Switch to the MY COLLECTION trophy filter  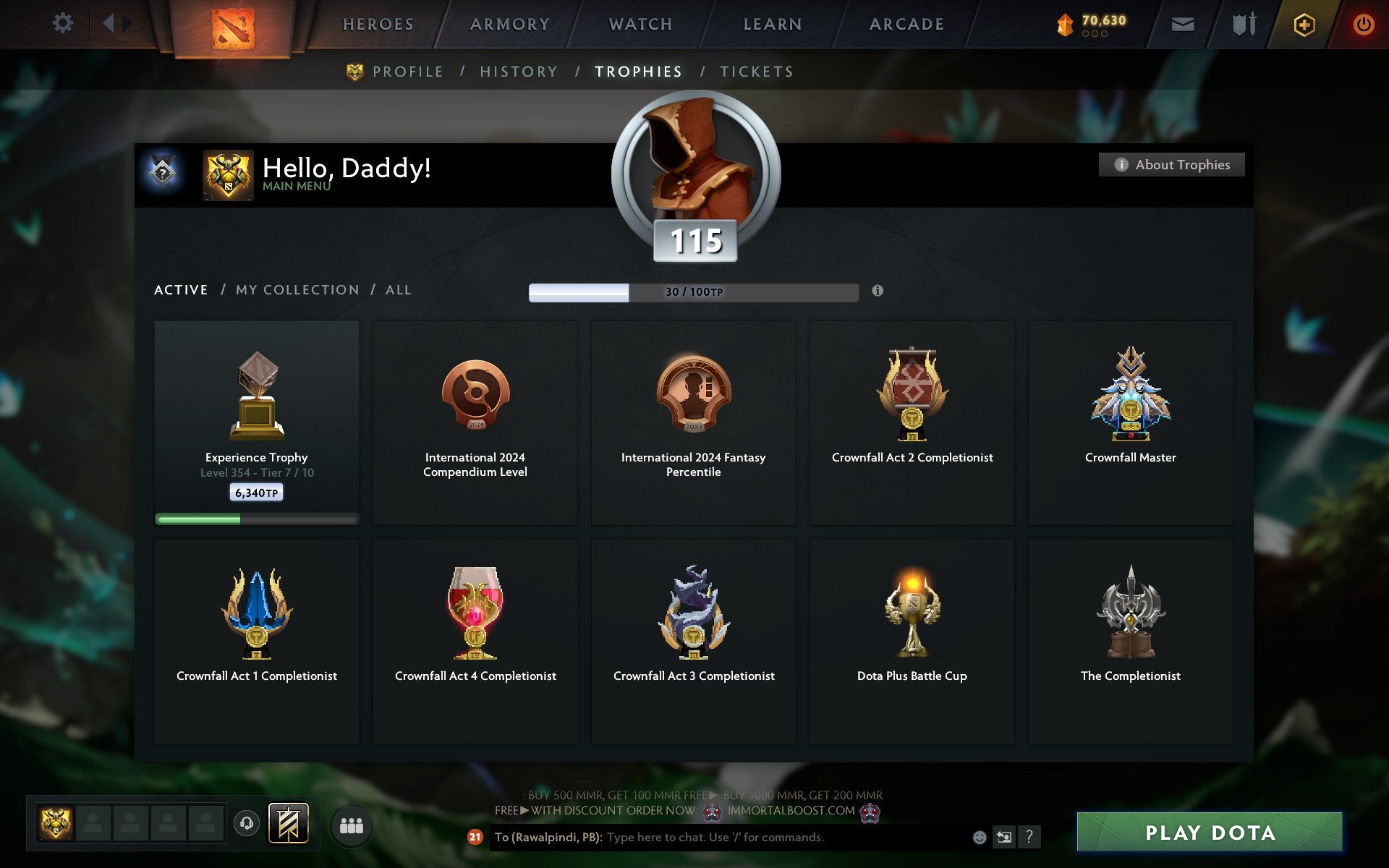297,289
